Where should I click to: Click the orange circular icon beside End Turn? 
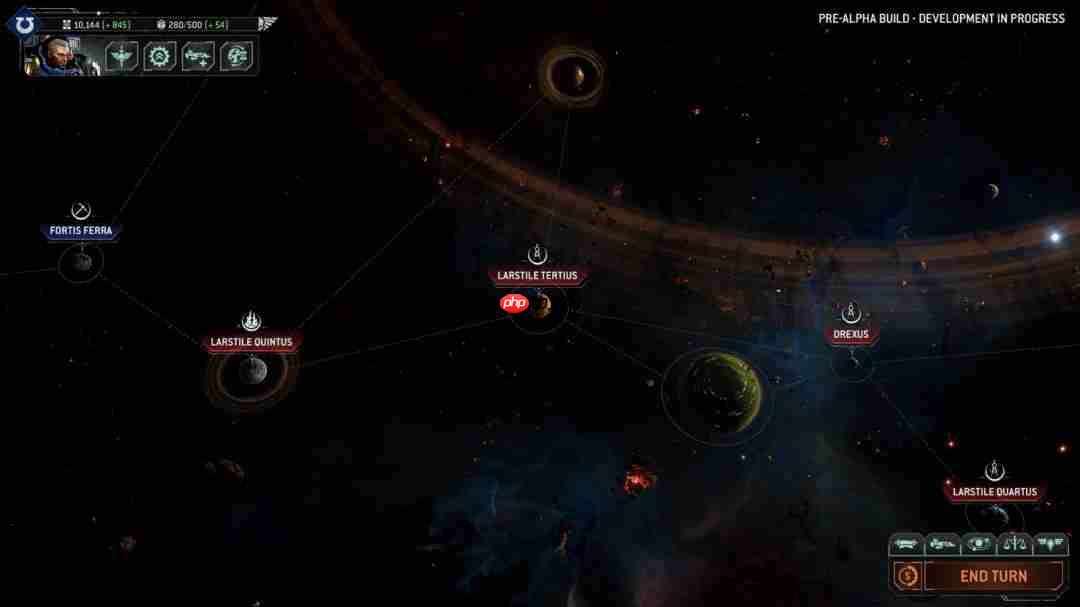click(x=907, y=576)
